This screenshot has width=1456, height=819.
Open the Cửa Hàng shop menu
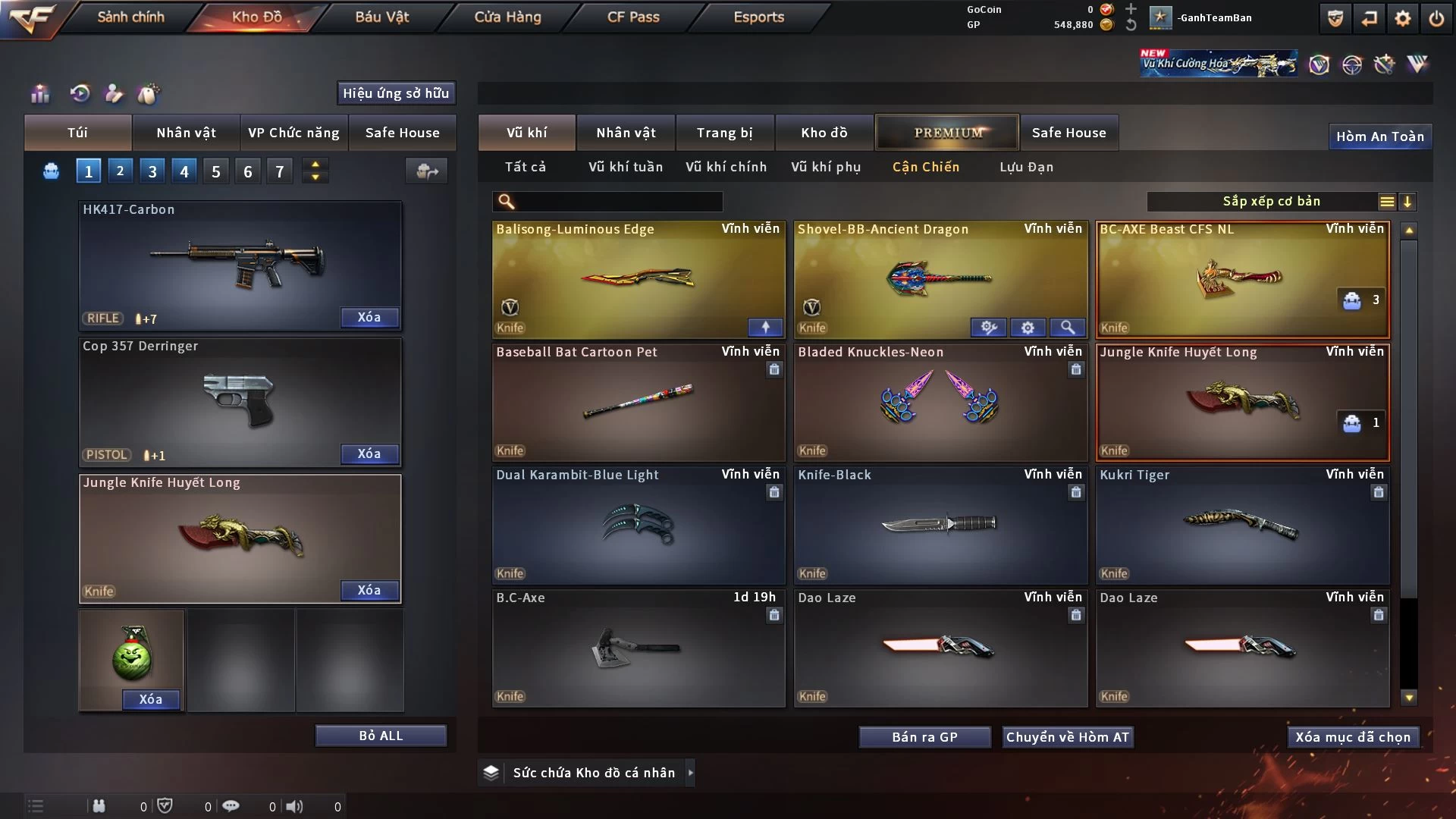[x=507, y=17]
